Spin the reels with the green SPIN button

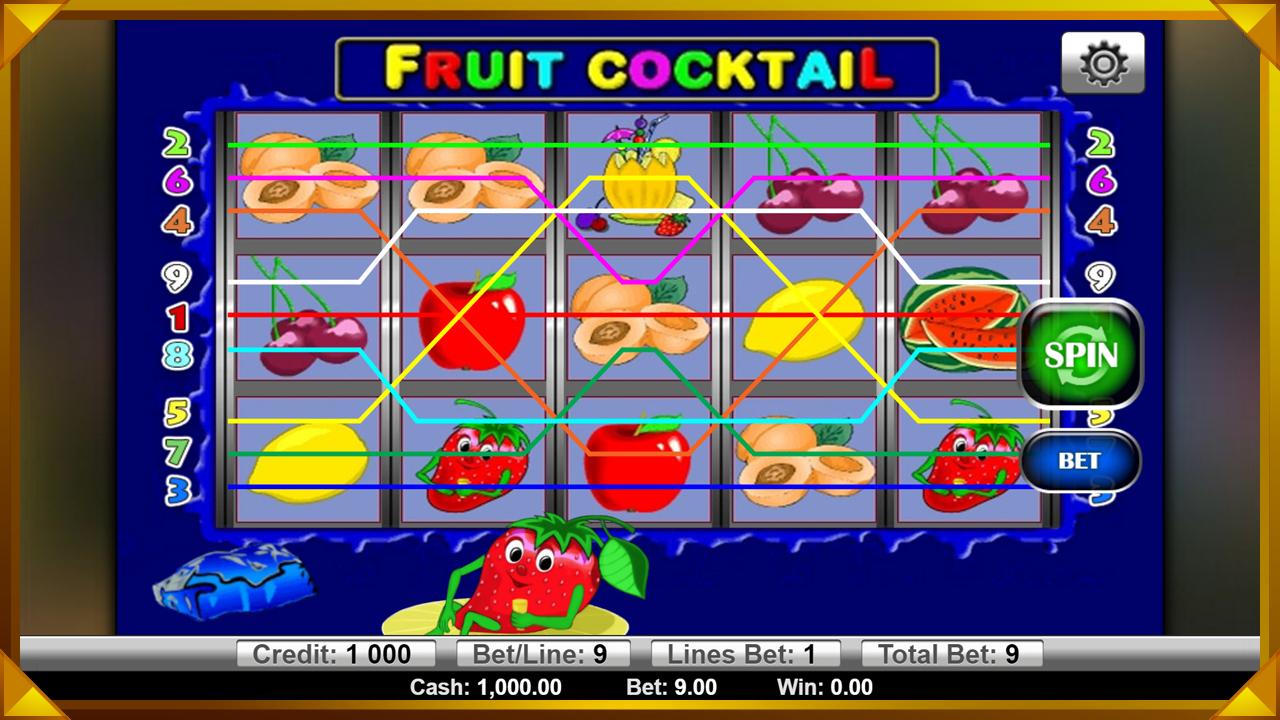1080,354
